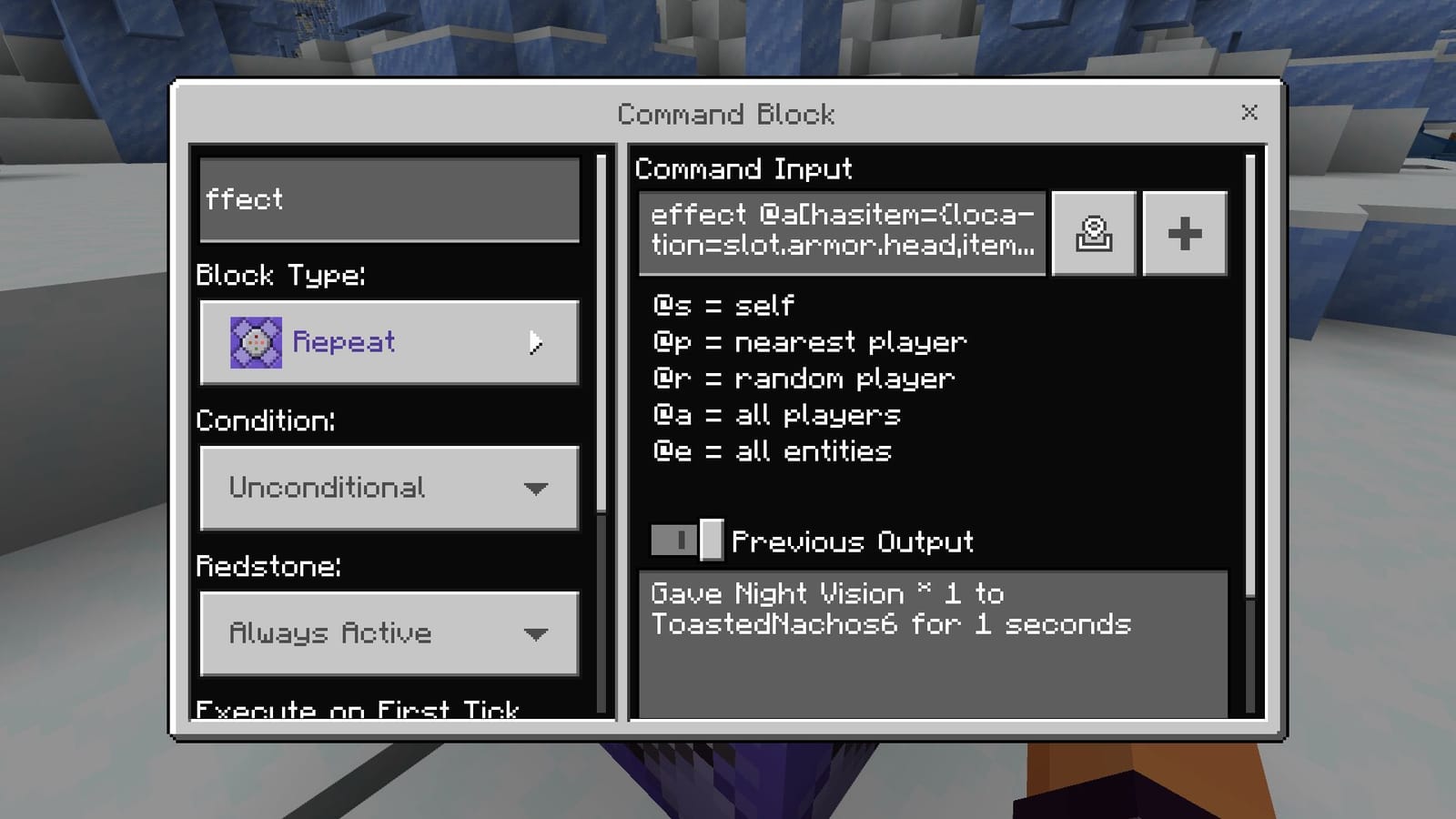
Task: Select the @e = all entities suggestion
Action: (770, 451)
